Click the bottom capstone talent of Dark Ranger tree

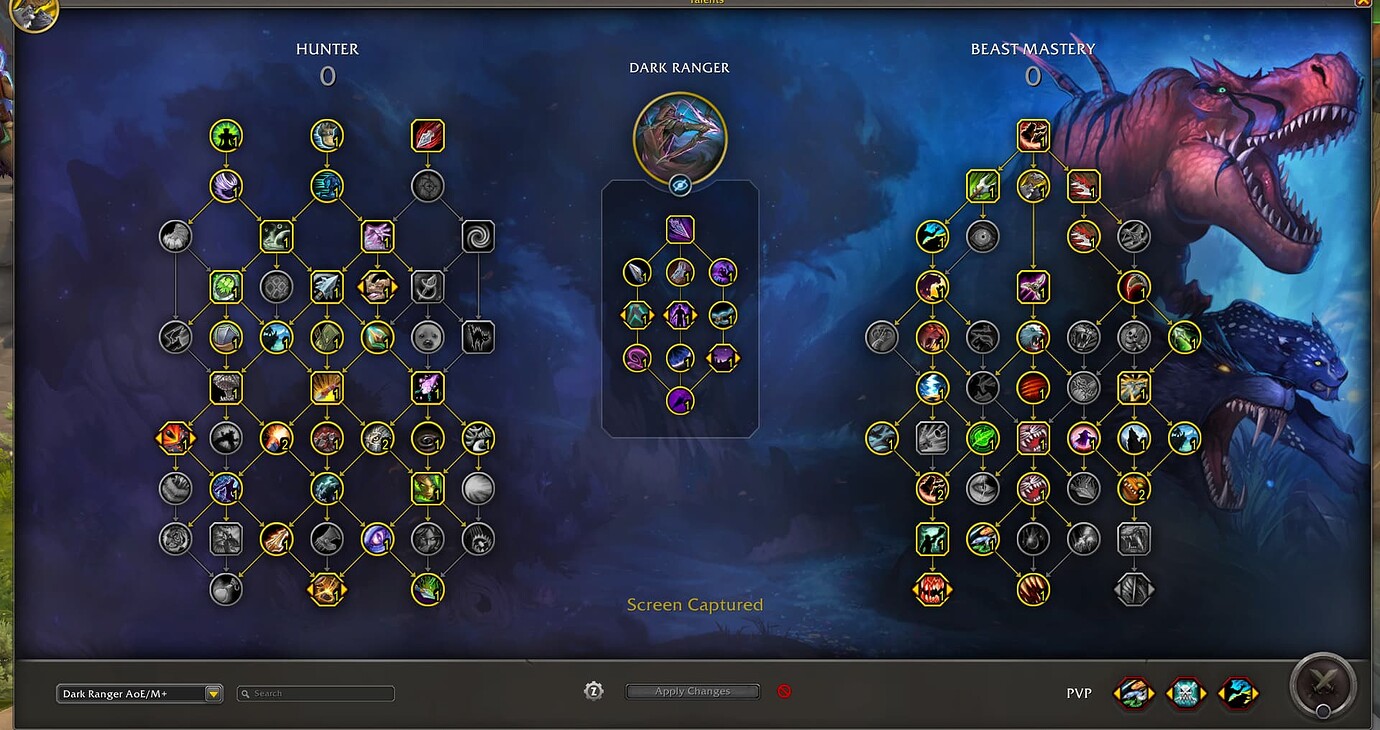point(680,400)
